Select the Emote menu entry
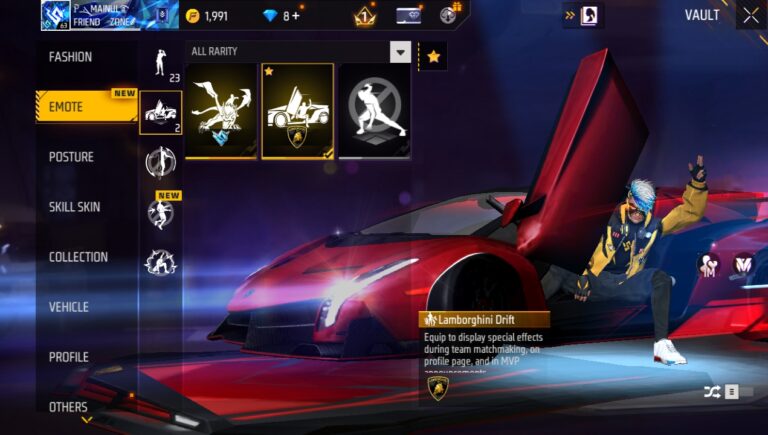768x435 pixels. click(x=68, y=107)
